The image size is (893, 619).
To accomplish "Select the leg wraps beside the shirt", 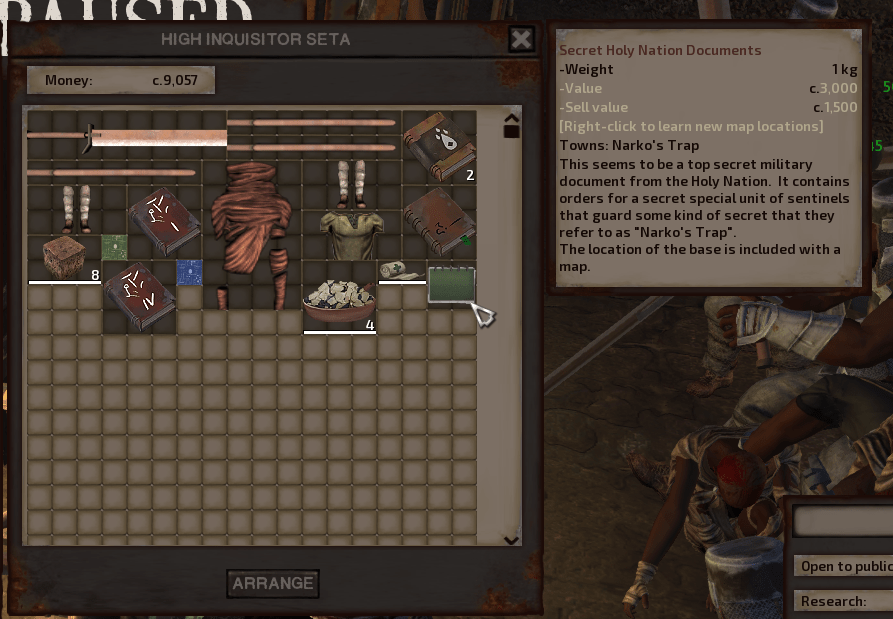I will coord(351,183).
